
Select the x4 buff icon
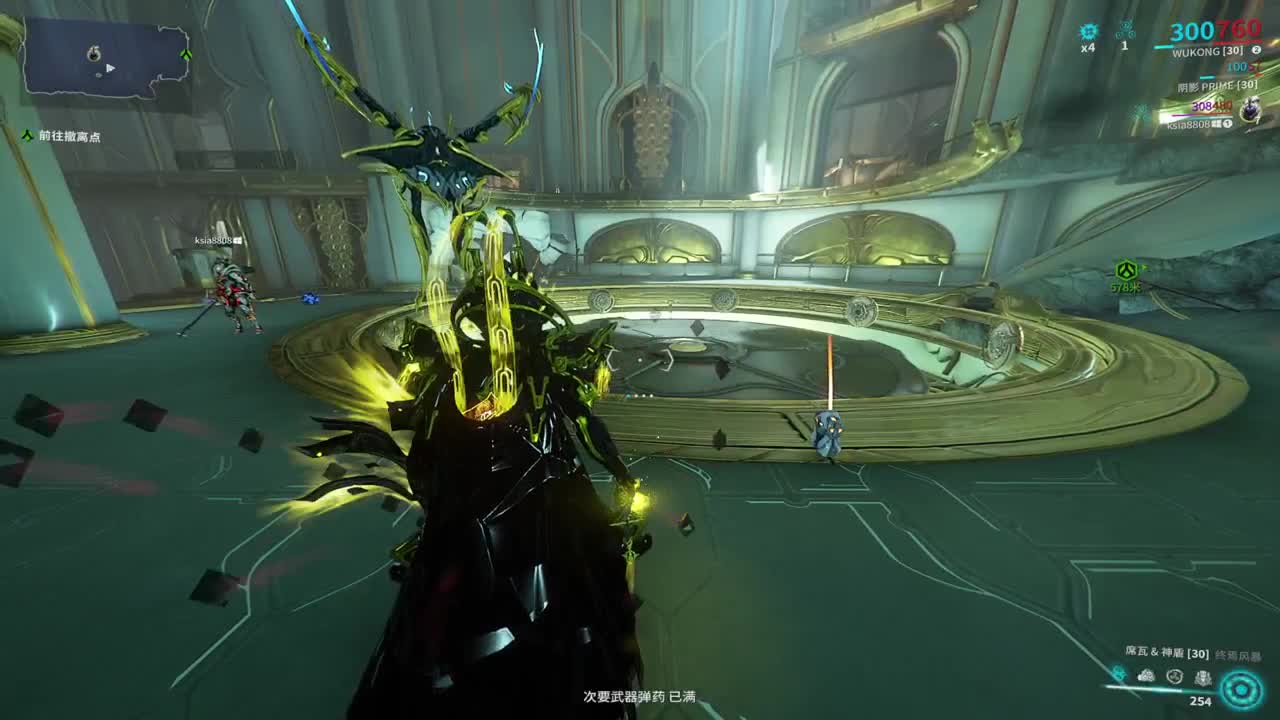1088,32
